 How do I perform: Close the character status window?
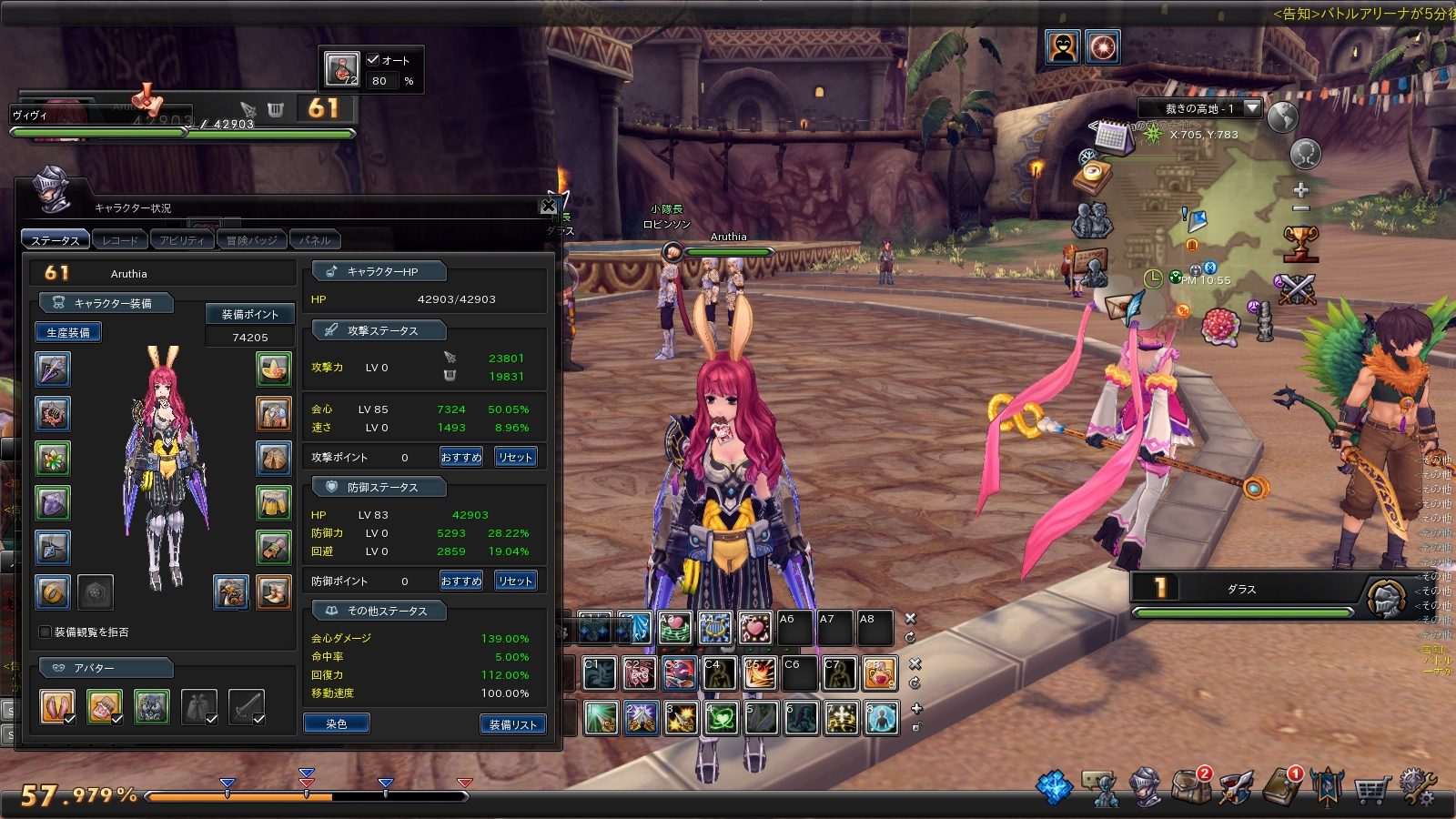[x=549, y=207]
